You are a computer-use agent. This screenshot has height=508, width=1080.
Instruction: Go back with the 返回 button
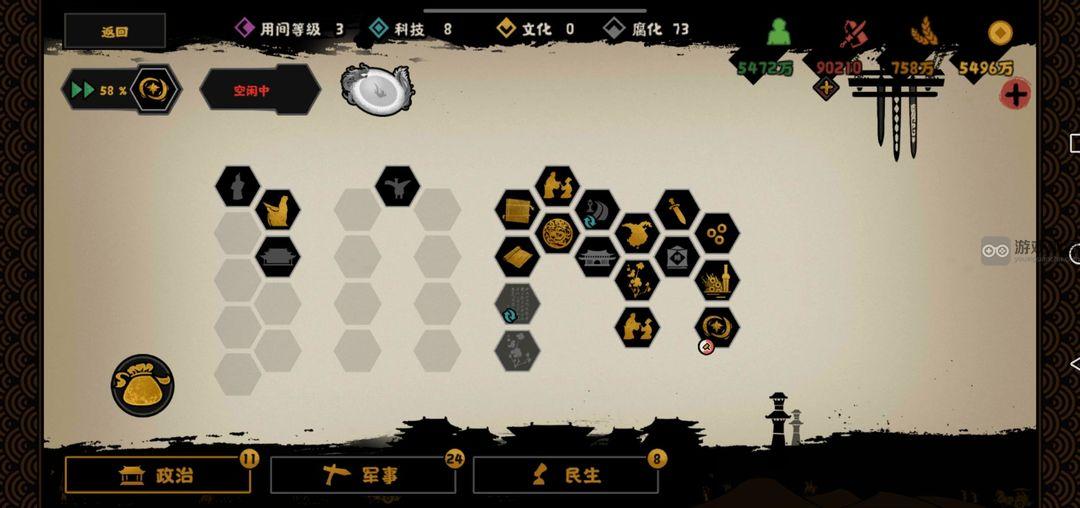pyautogui.click(x=115, y=31)
